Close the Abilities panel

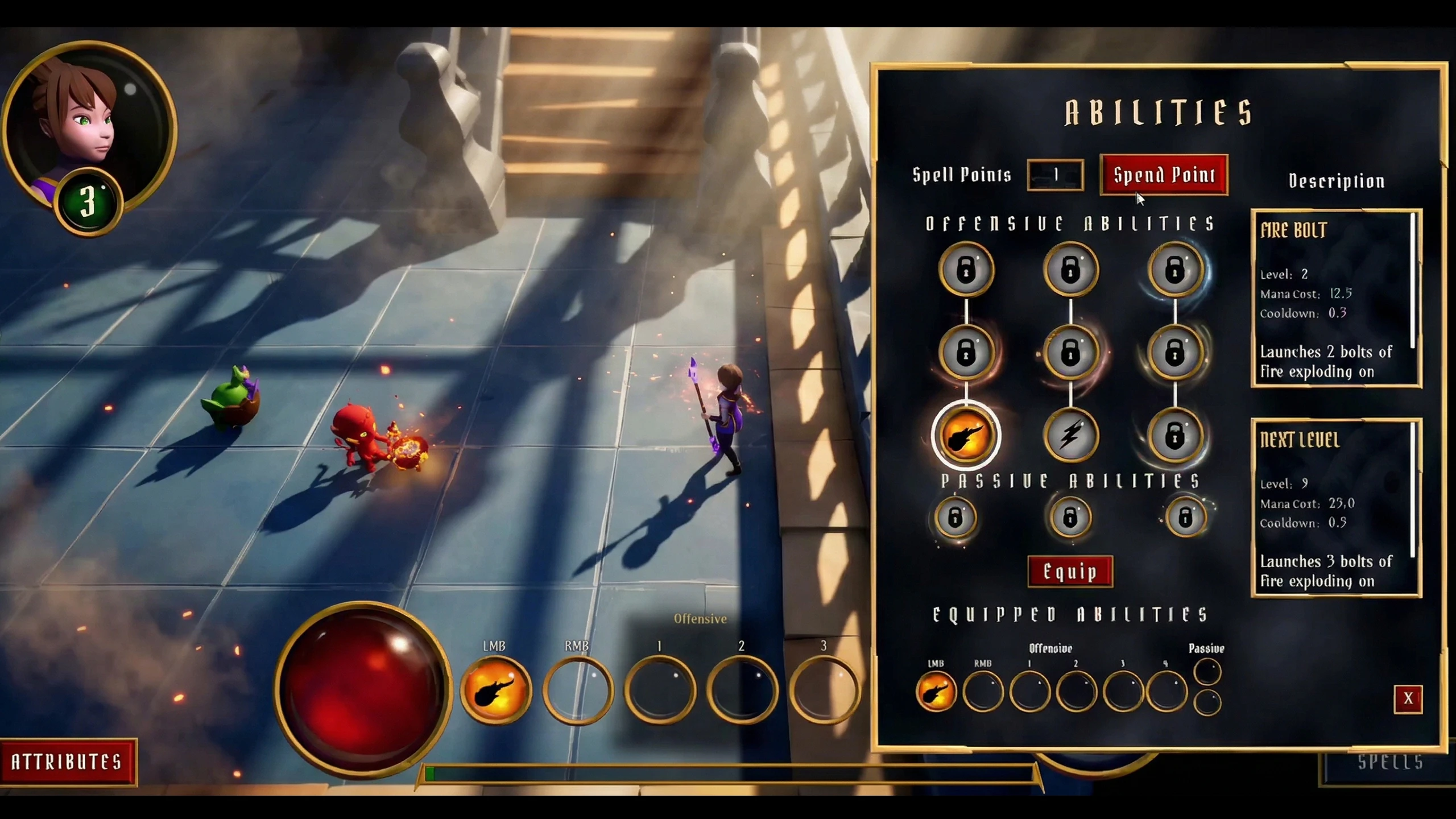tap(1408, 698)
